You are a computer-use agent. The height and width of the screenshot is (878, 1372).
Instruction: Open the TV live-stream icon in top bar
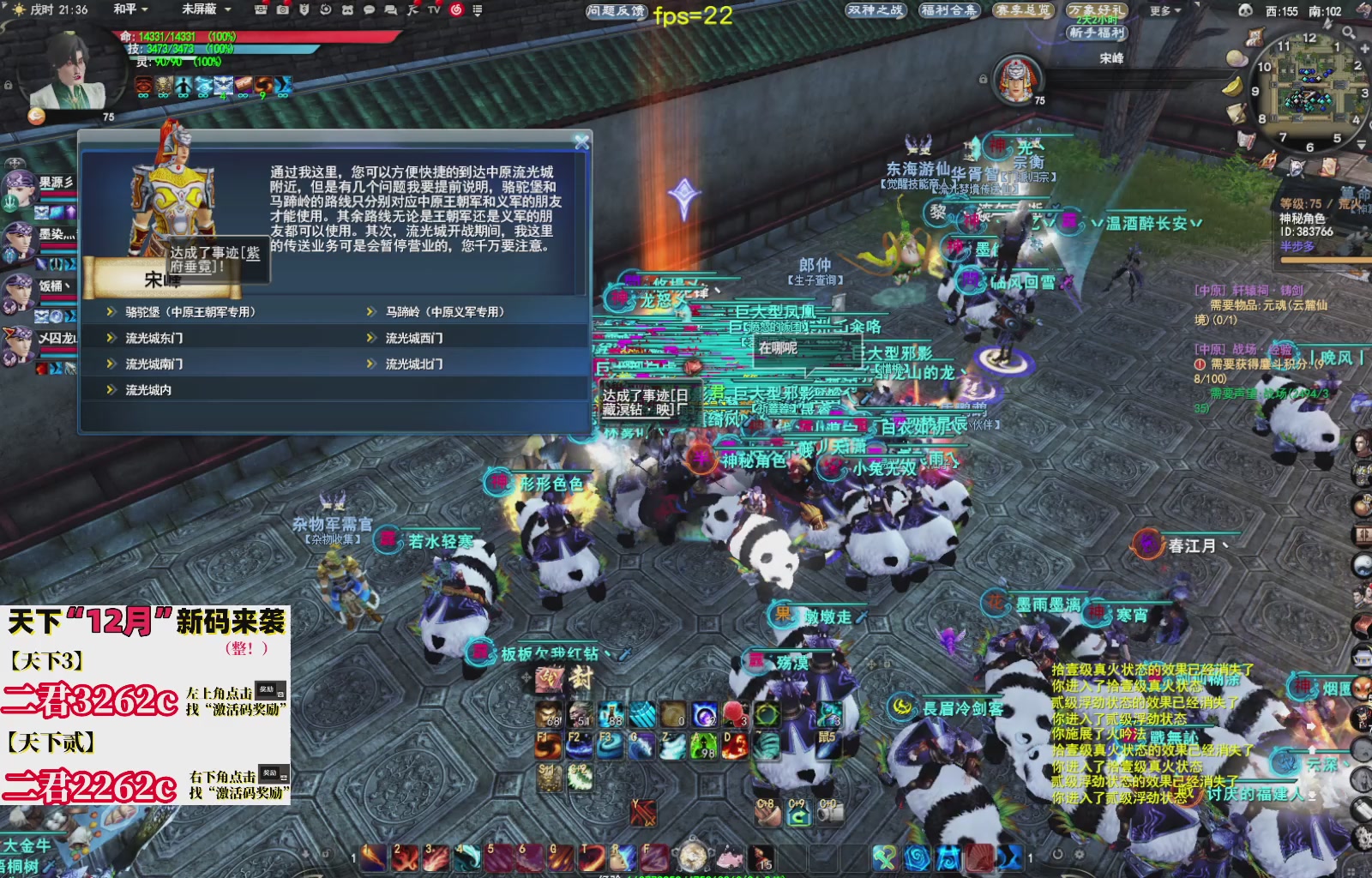pos(434,11)
